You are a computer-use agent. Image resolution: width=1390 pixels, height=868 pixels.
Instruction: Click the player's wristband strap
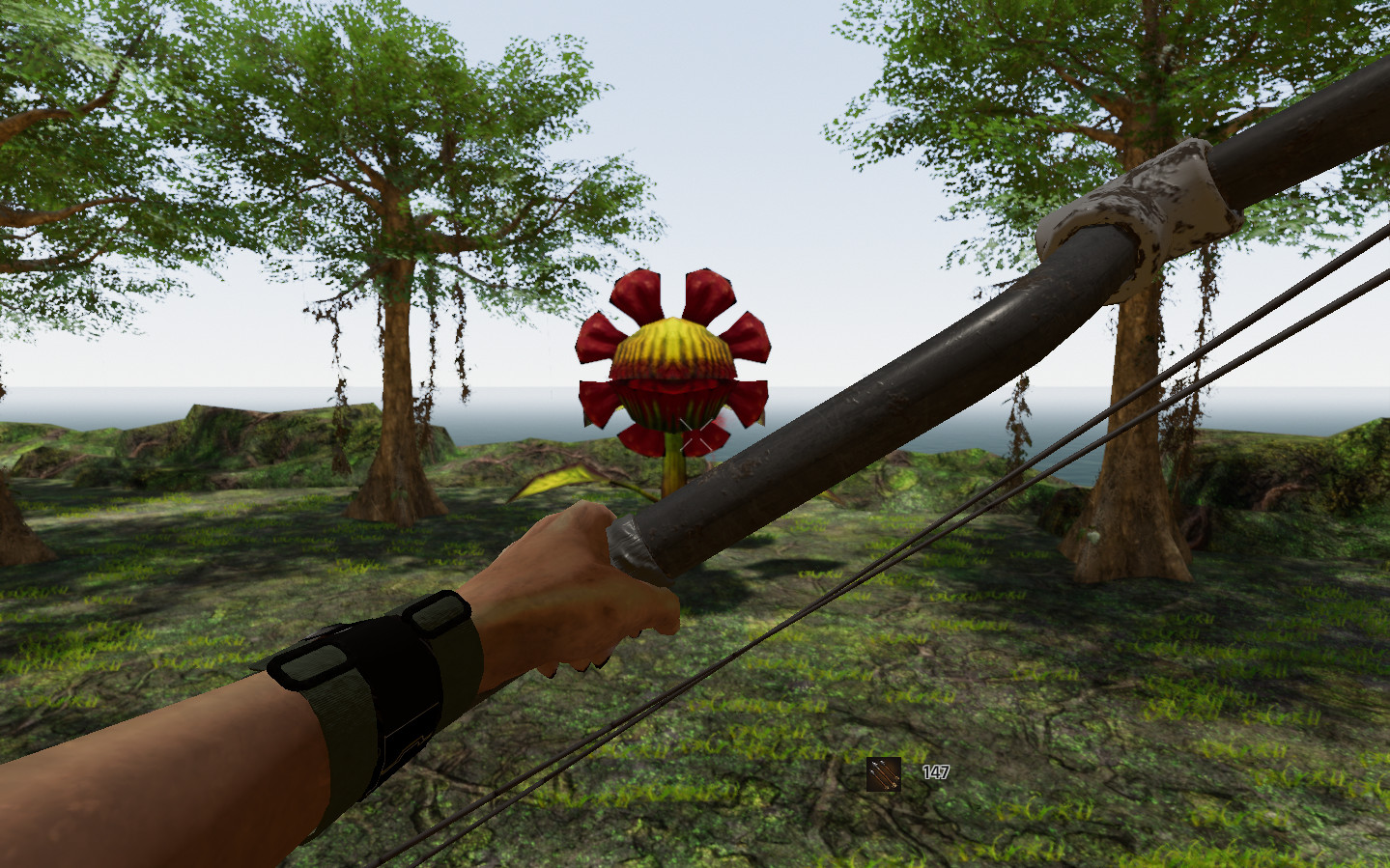pos(377,676)
